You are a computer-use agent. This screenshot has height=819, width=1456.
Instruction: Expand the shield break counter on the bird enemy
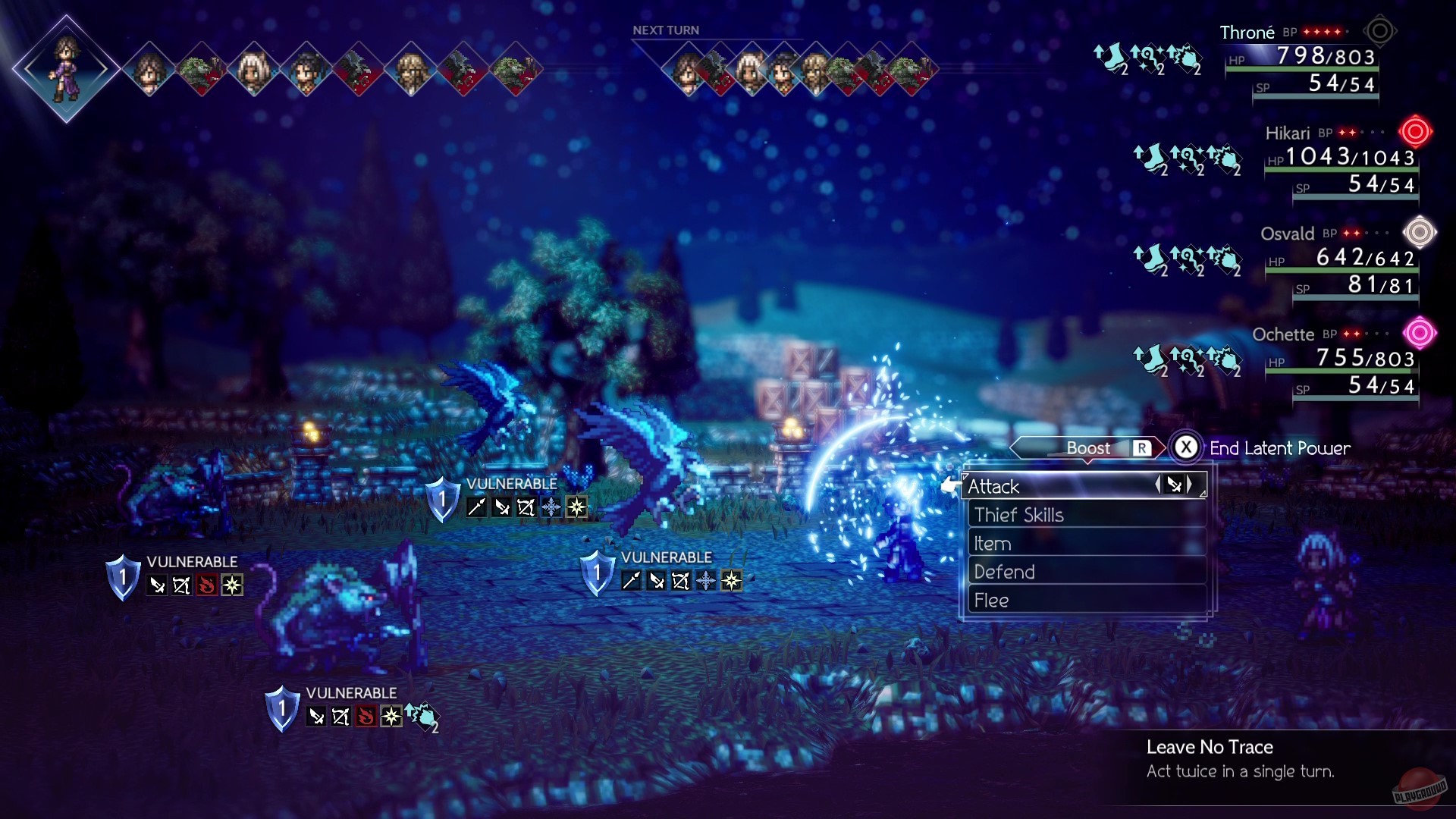[x=442, y=498]
